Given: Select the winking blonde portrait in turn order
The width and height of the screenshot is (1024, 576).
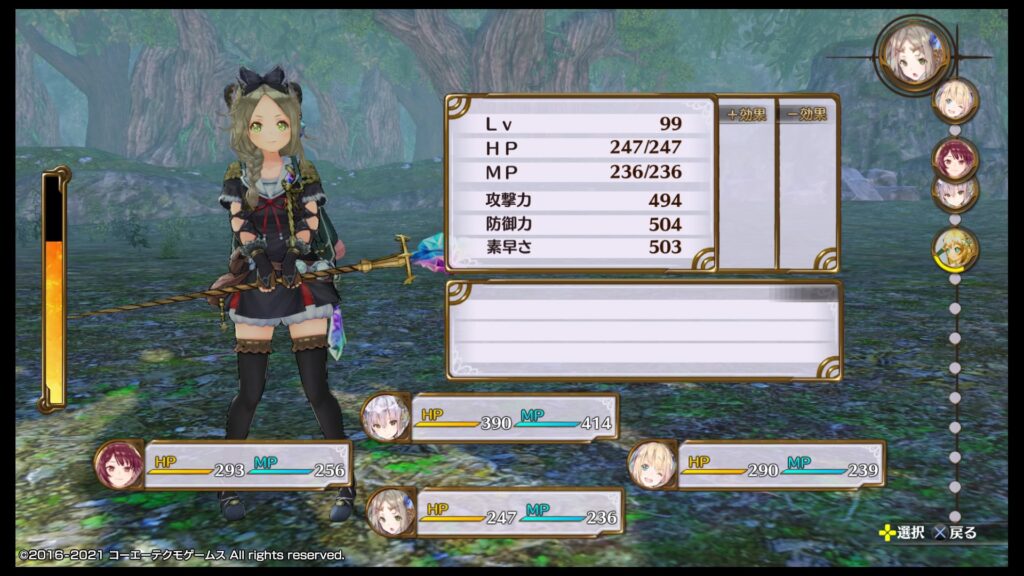Looking at the screenshot, I should click(954, 100).
